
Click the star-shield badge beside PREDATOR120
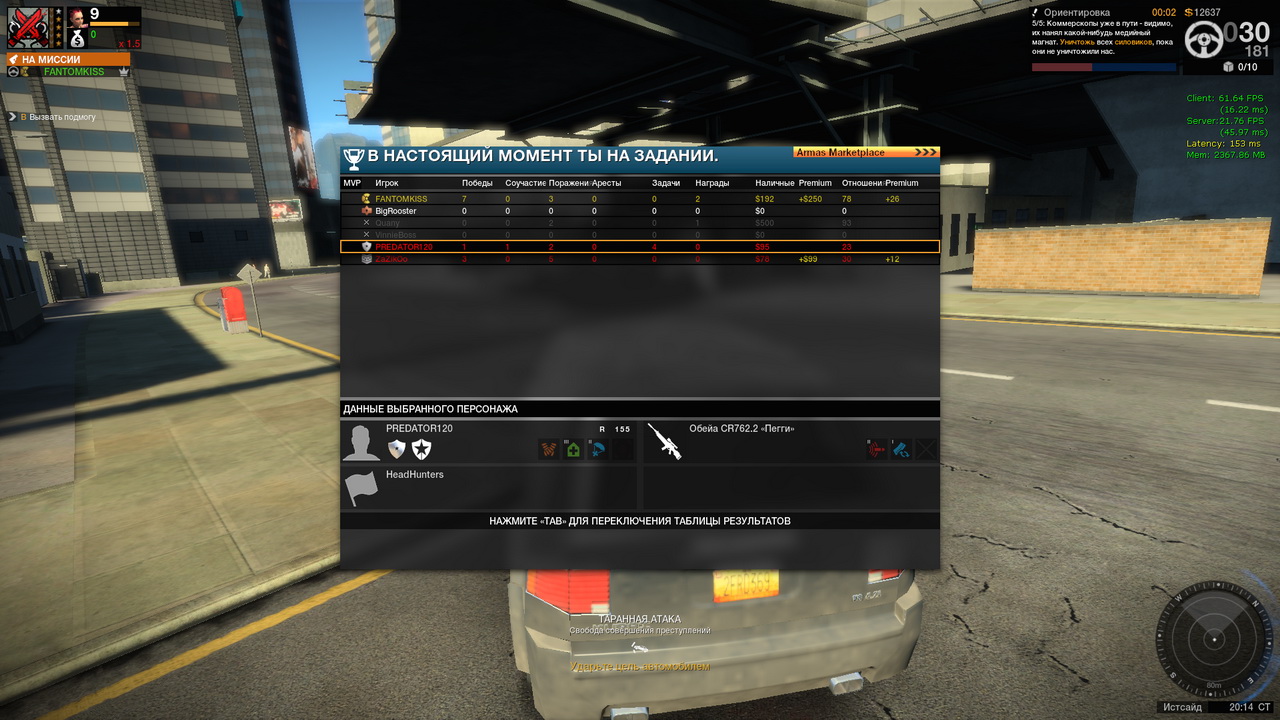pyautogui.click(x=421, y=449)
